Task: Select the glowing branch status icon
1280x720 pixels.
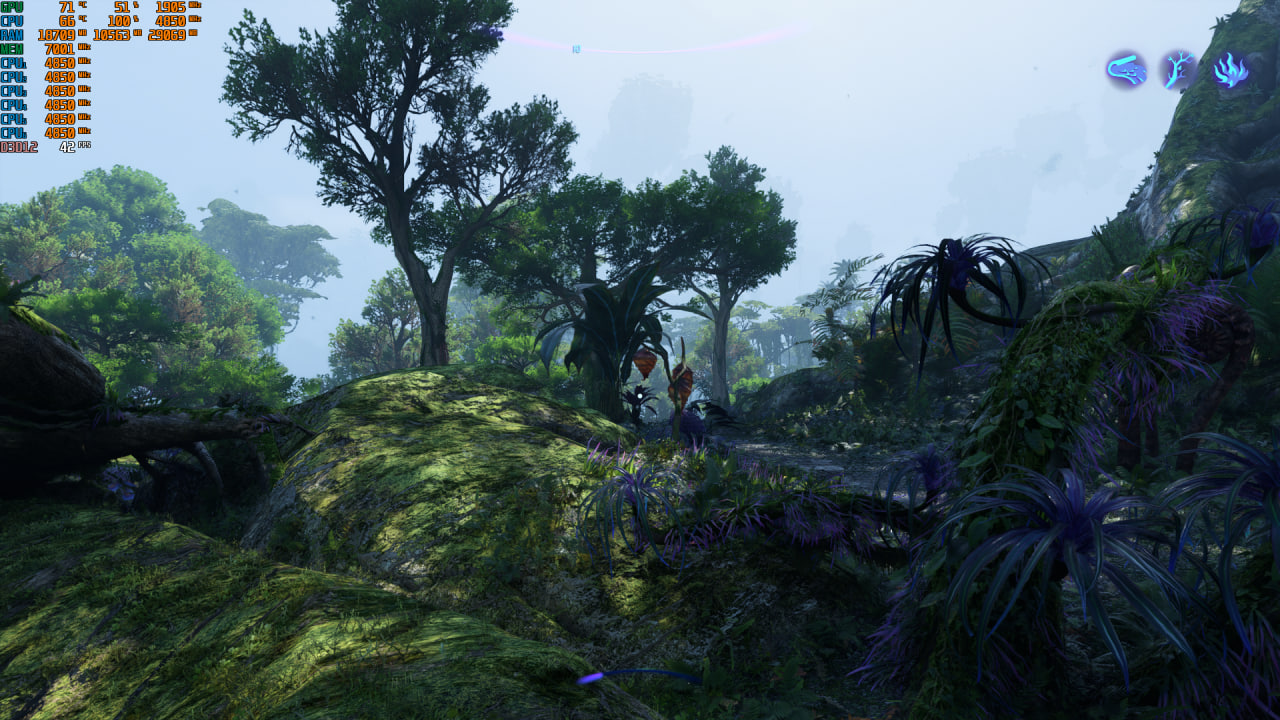Action: click(1178, 70)
